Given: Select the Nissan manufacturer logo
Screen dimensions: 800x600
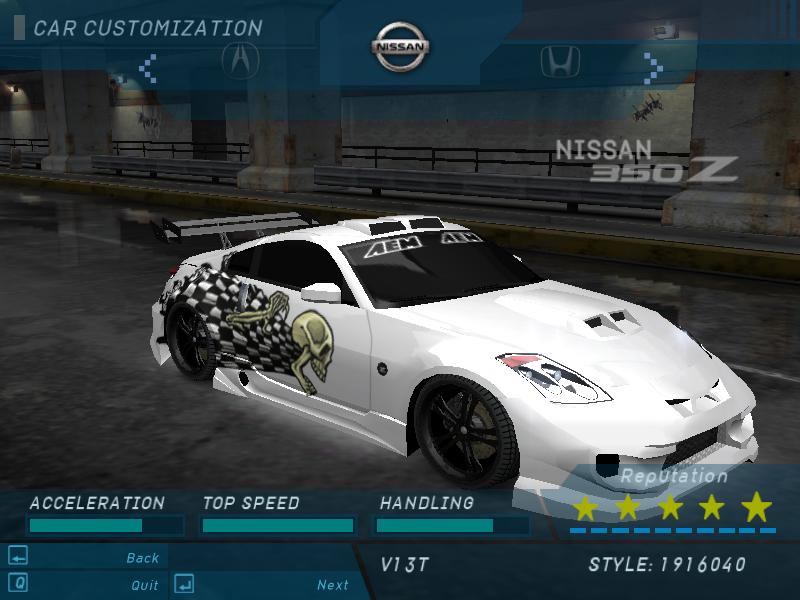Looking at the screenshot, I should coord(401,47).
